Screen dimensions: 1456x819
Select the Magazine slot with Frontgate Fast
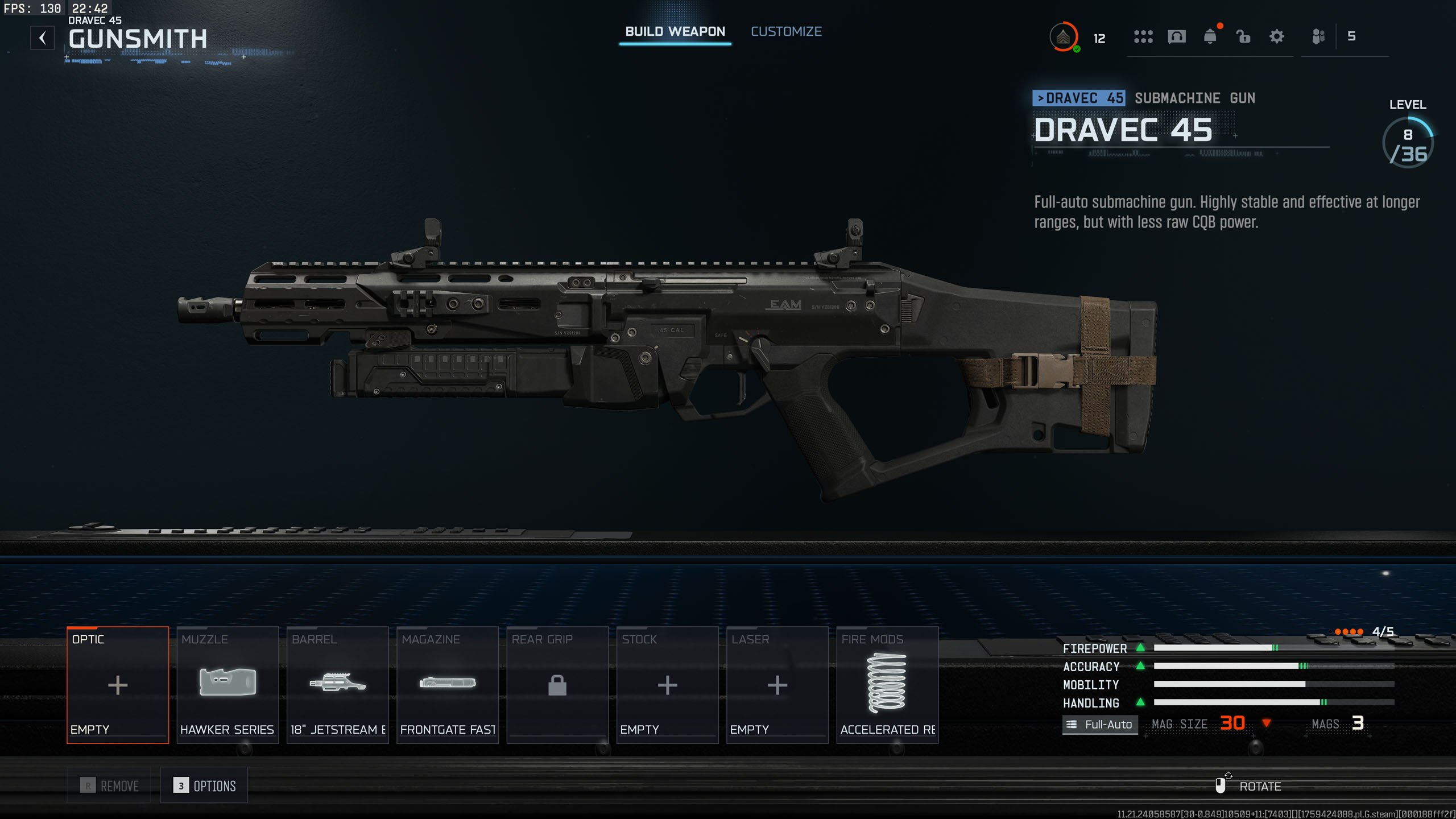pos(448,685)
